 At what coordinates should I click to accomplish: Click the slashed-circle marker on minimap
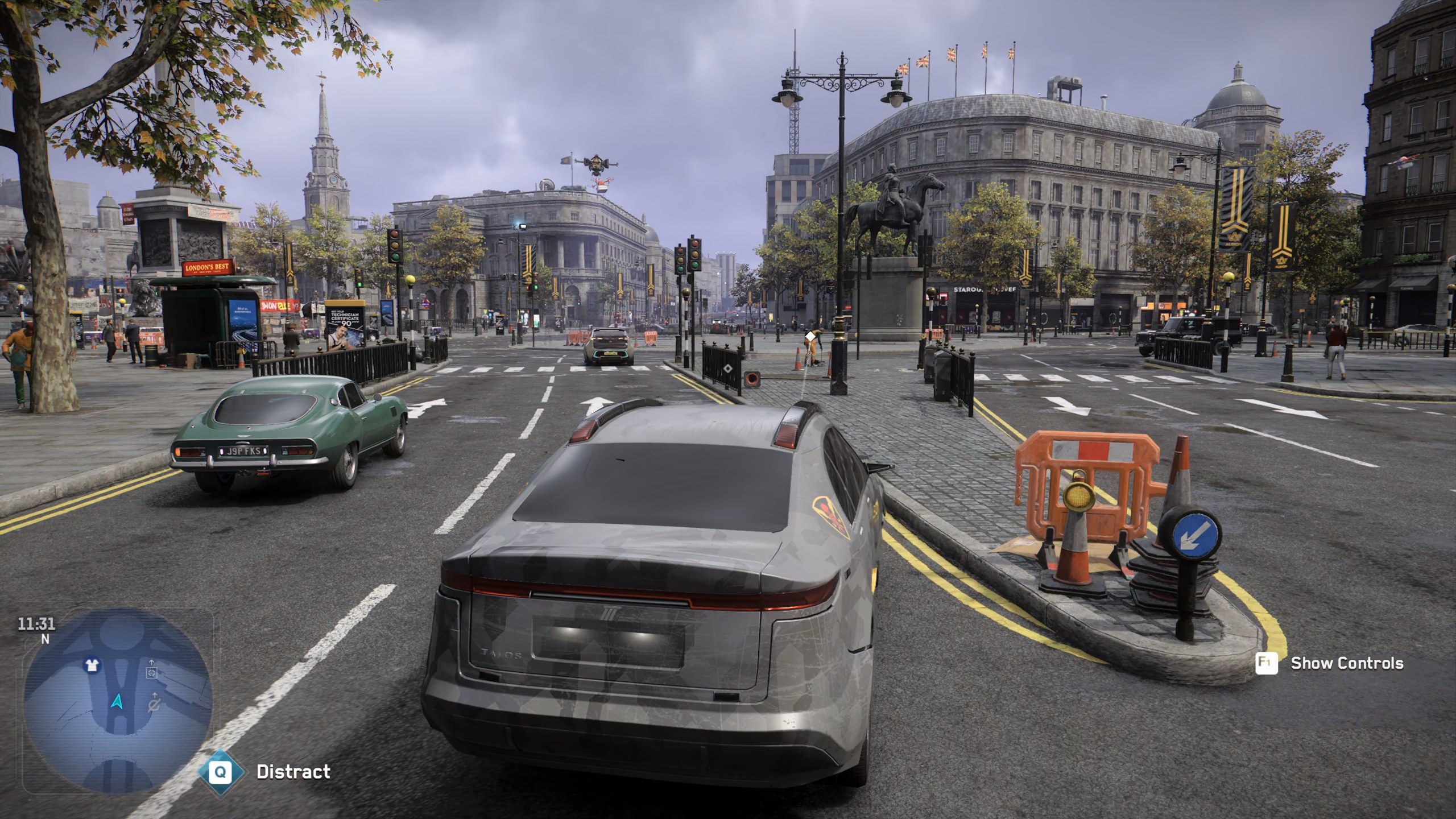(154, 706)
